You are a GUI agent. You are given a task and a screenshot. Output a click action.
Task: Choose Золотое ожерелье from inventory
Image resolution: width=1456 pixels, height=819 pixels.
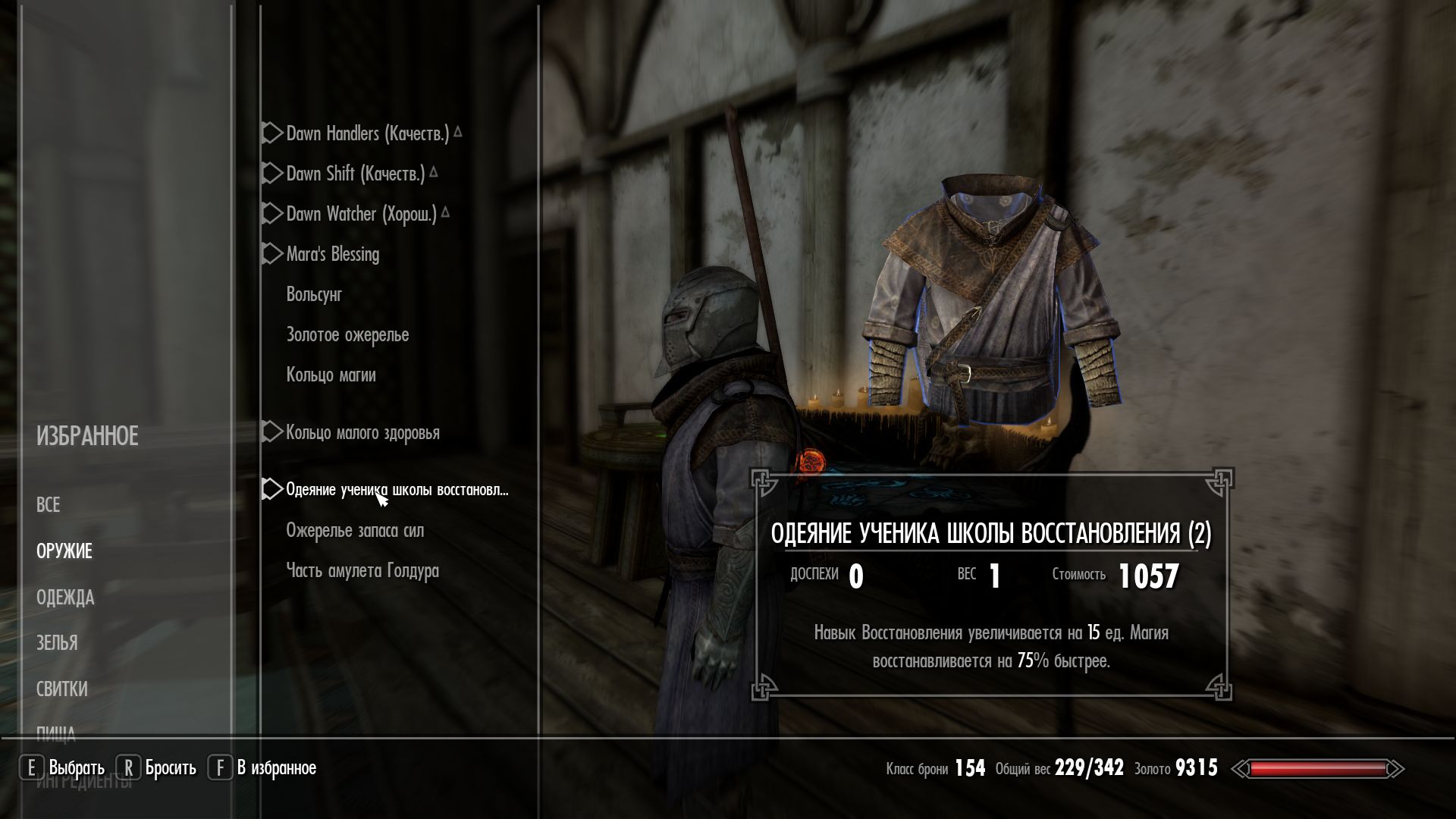pos(347,335)
